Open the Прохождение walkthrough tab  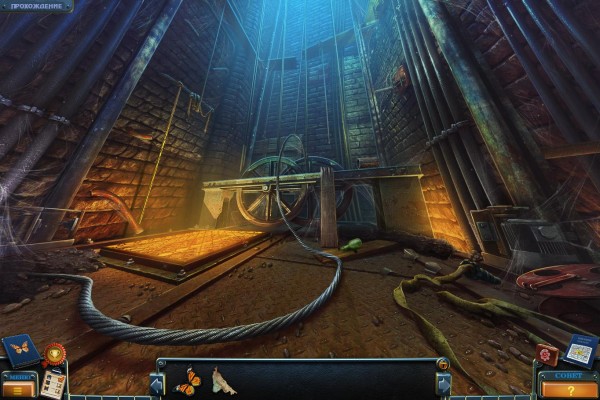[x=29, y=6]
